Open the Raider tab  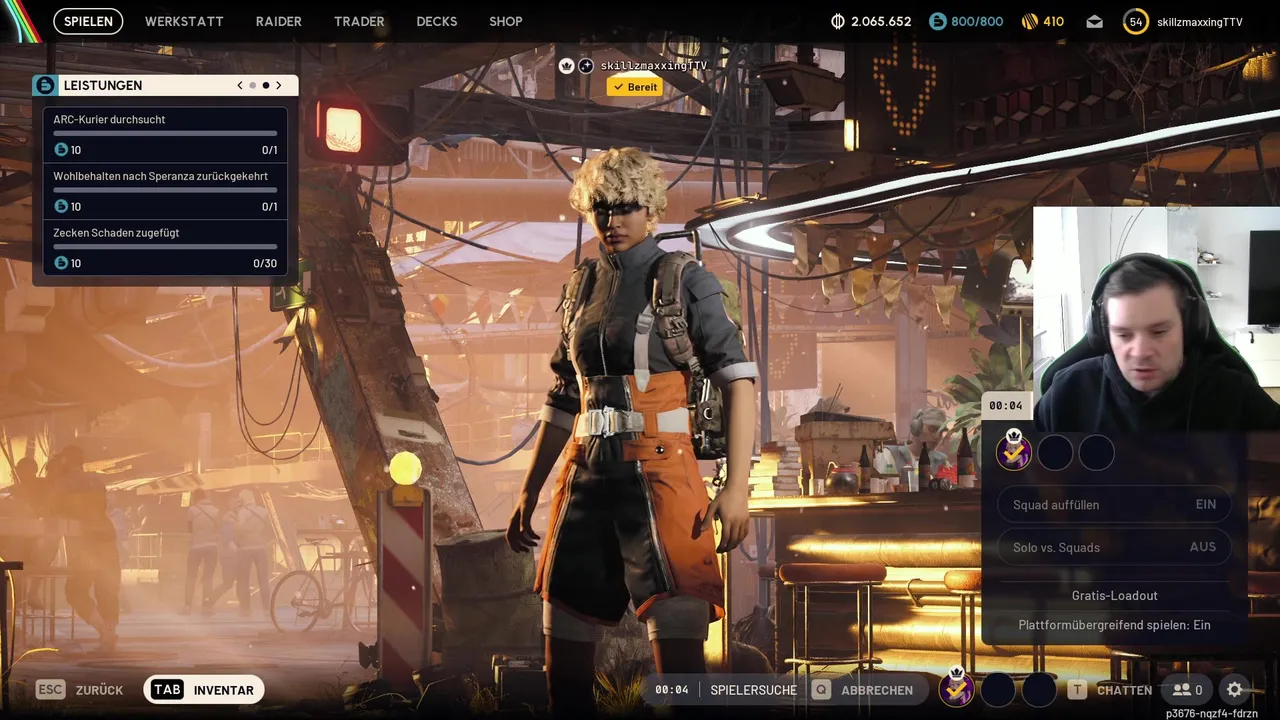[x=278, y=21]
